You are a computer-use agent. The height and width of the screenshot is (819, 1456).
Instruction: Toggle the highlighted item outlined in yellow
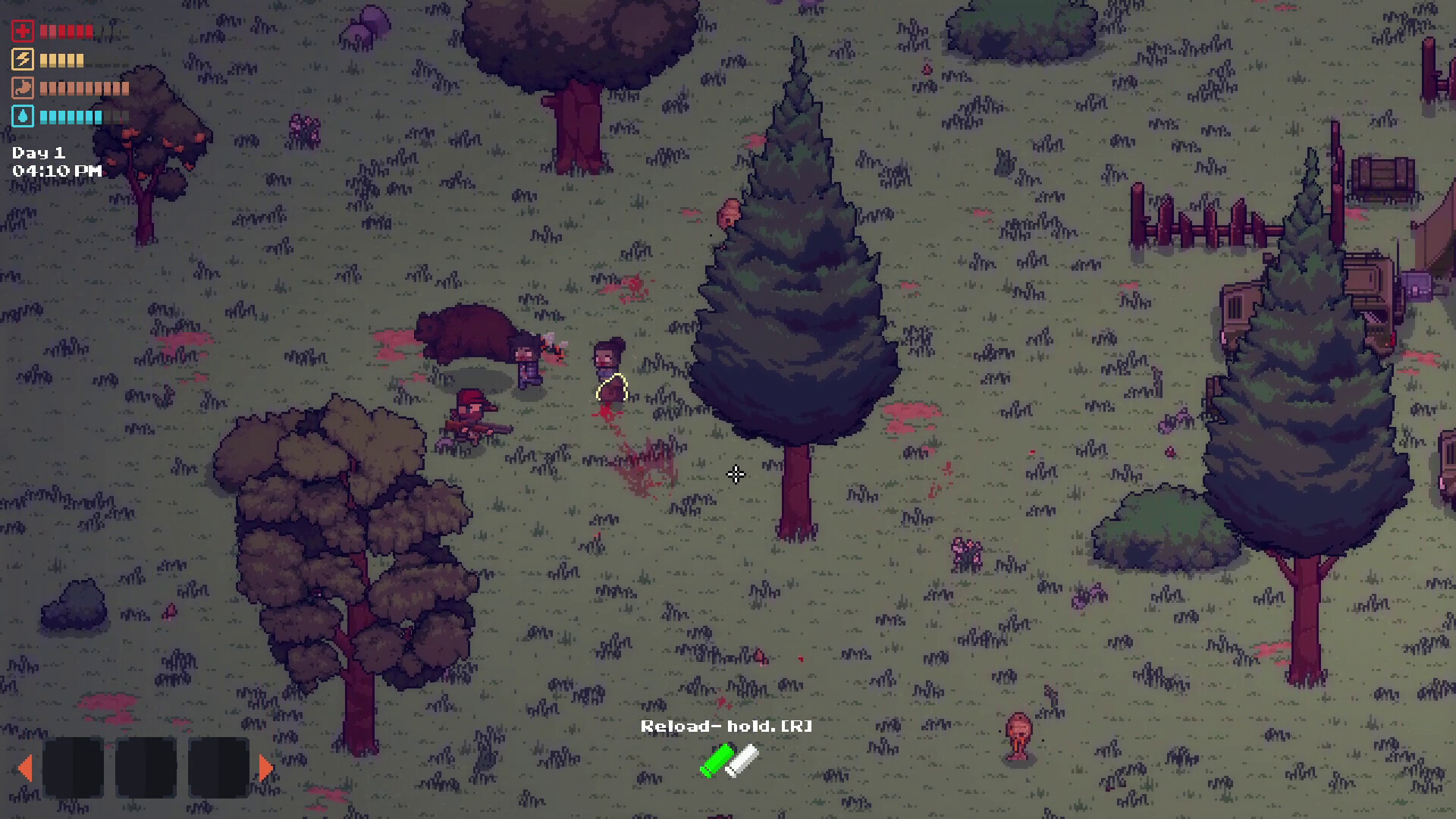coord(610,388)
